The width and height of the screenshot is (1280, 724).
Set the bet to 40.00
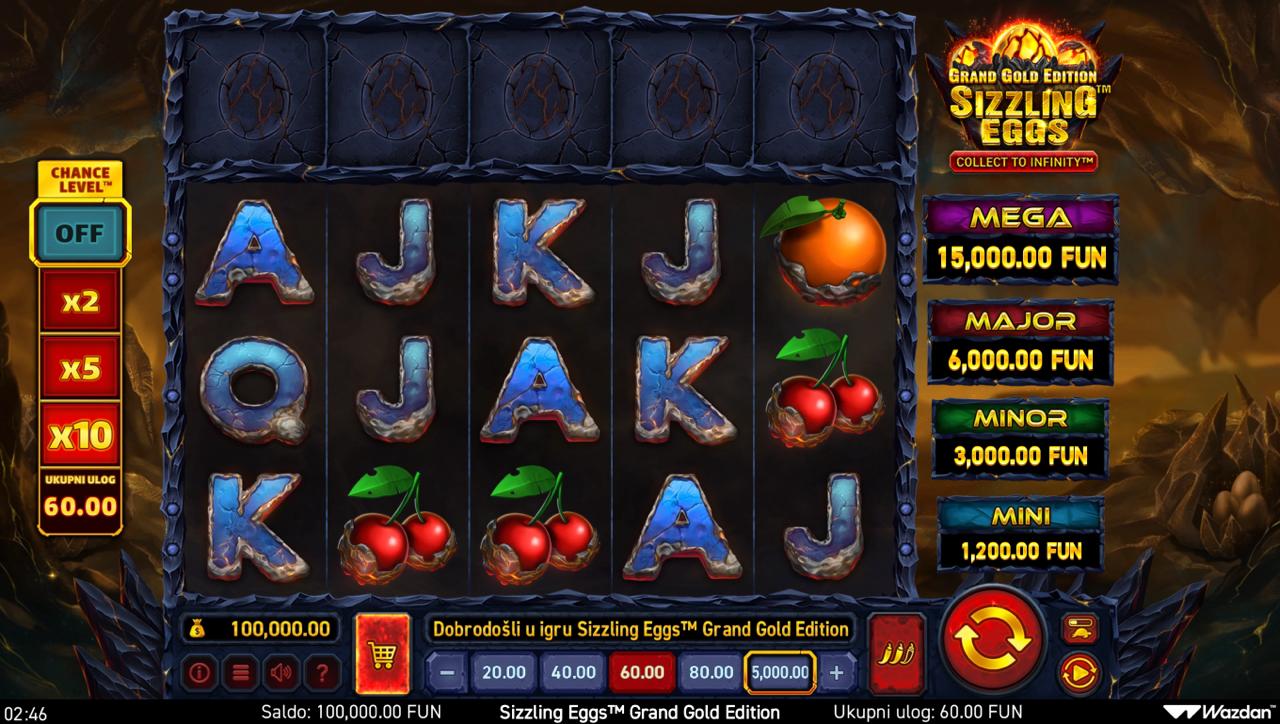click(x=573, y=672)
